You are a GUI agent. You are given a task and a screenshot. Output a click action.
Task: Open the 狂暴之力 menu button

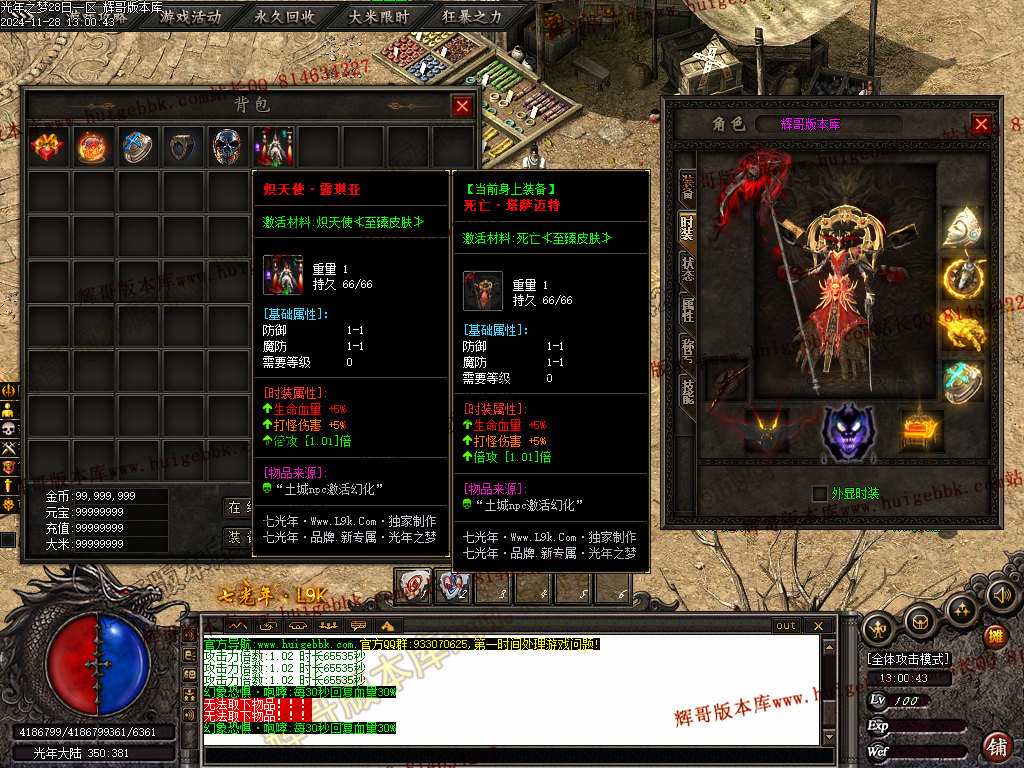[472, 17]
